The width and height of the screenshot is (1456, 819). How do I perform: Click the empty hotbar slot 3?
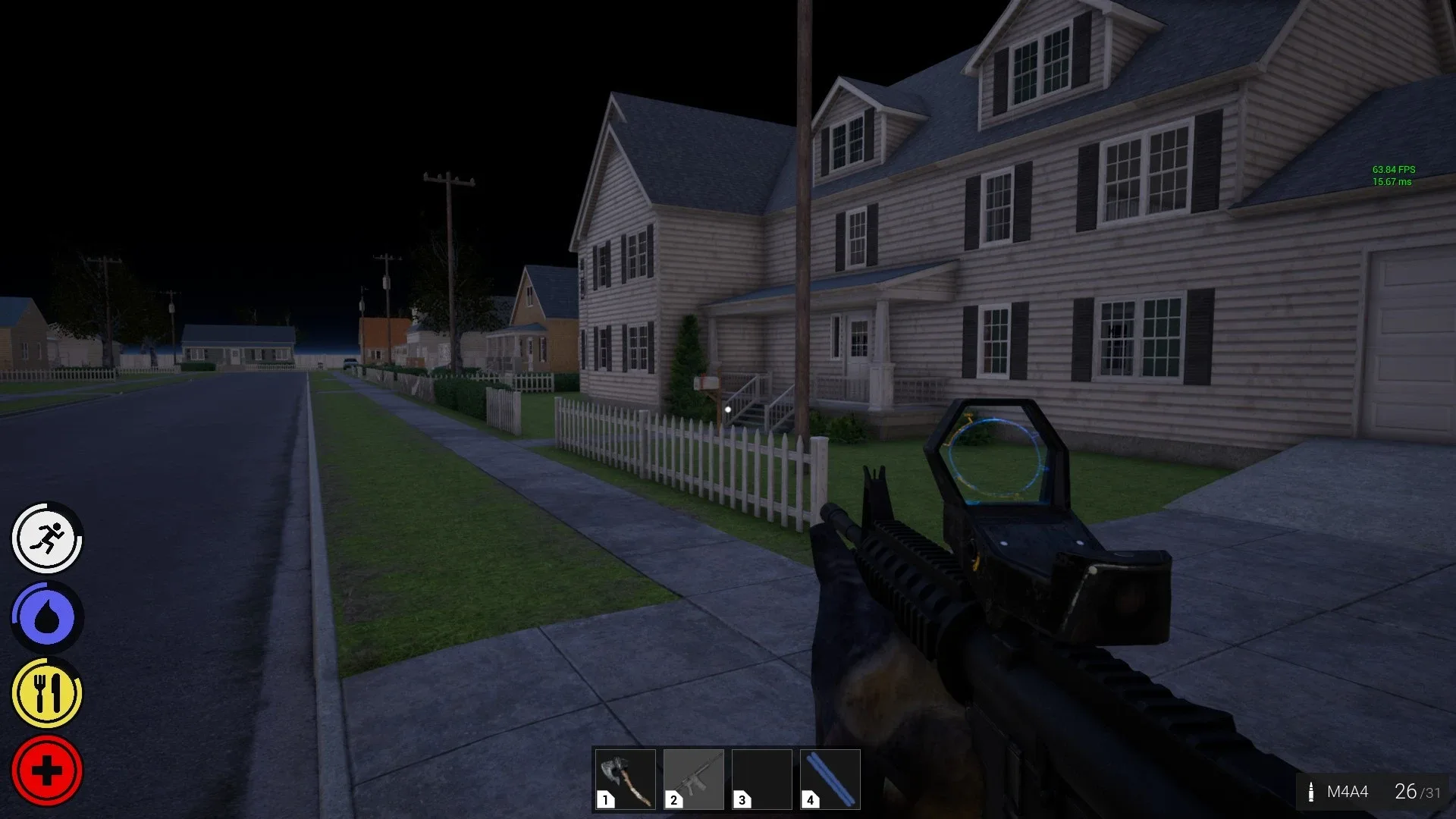[762, 777]
